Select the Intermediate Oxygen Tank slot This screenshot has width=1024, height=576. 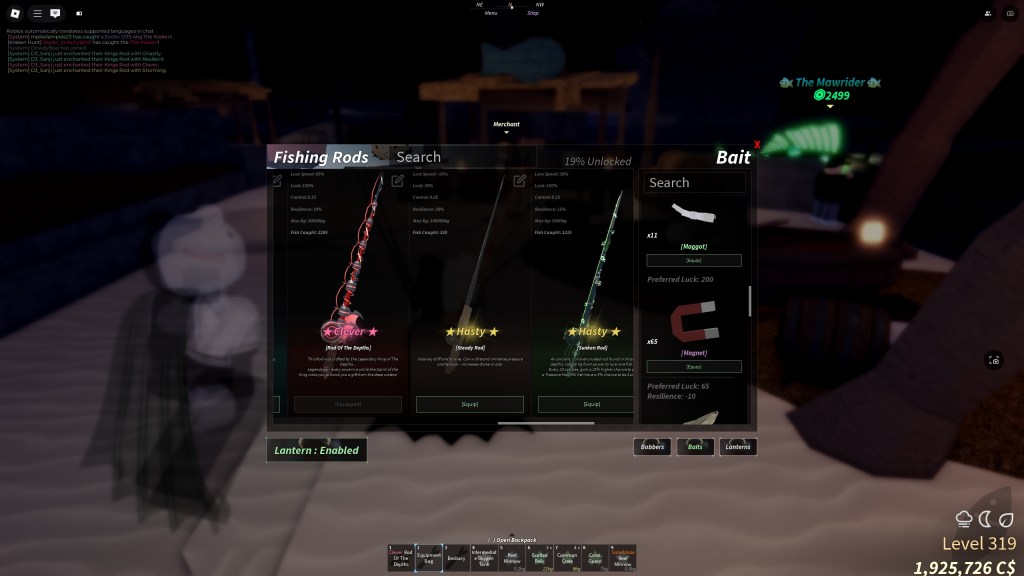(484, 558)
